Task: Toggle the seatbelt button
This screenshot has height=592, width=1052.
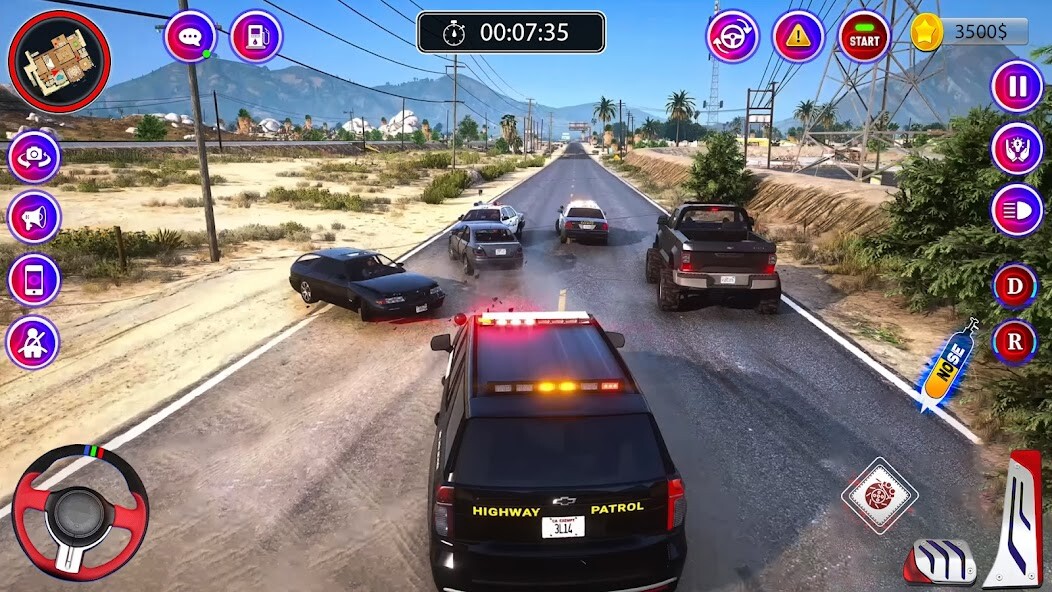Action: (33, 342)
